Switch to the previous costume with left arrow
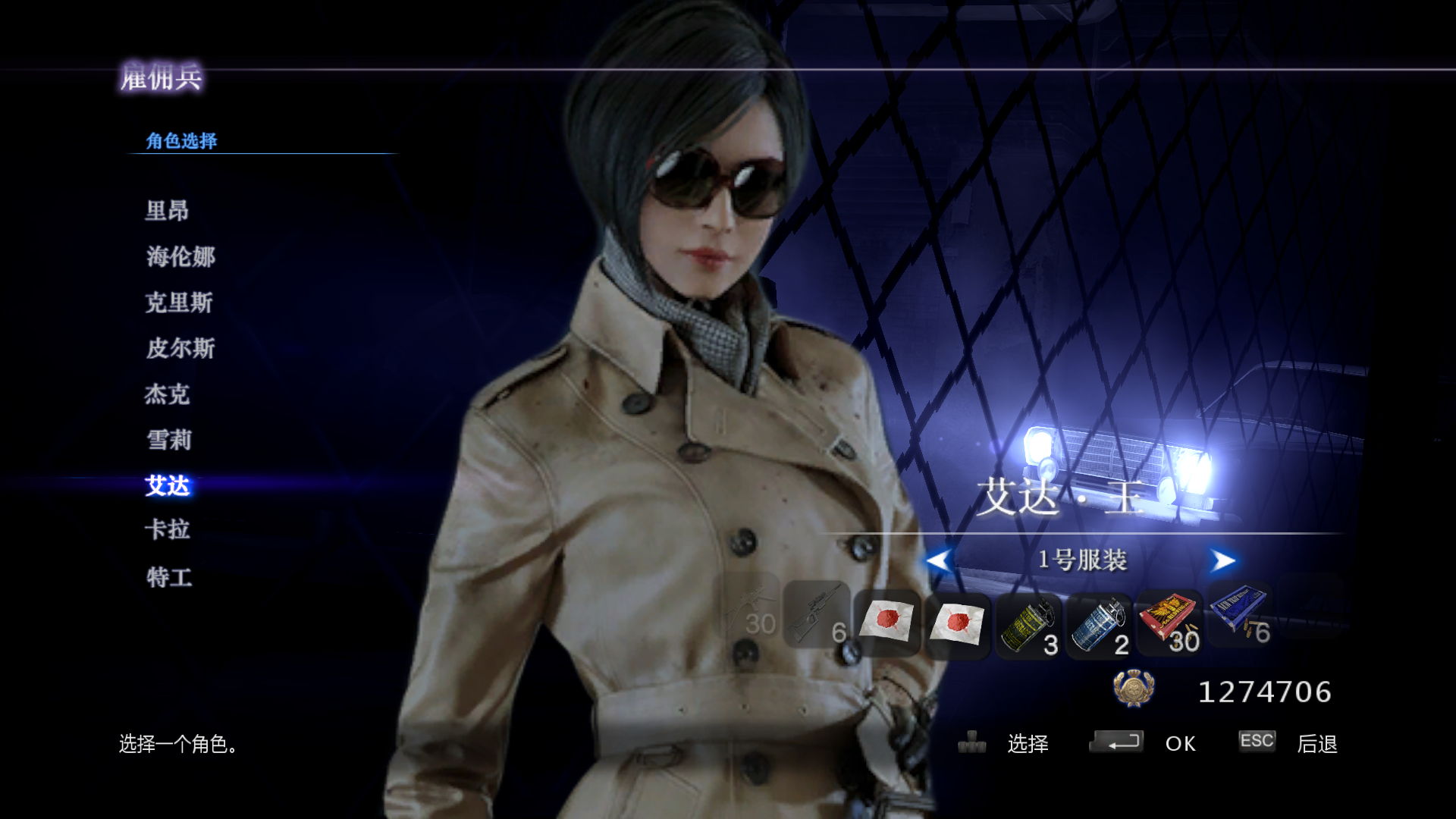Image resolution: width=1456 pixels, height=819 pixels. tap(939, 561)
